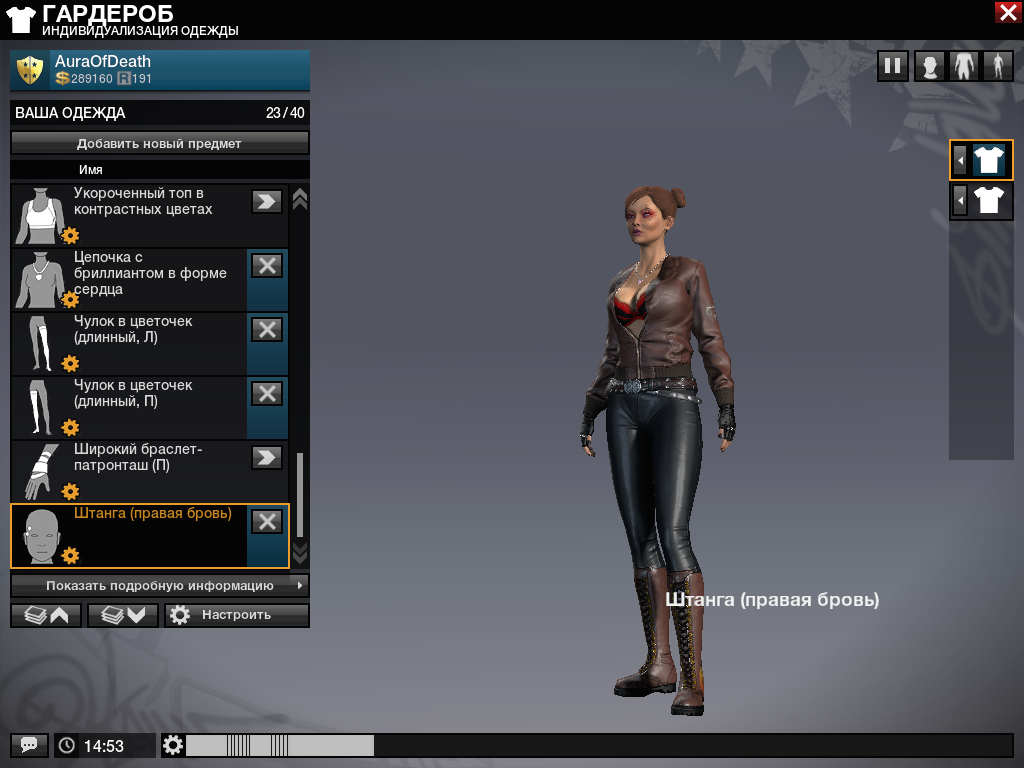Open the chat bubble icon
1024x768 pixels.
(x=29, y=745)
